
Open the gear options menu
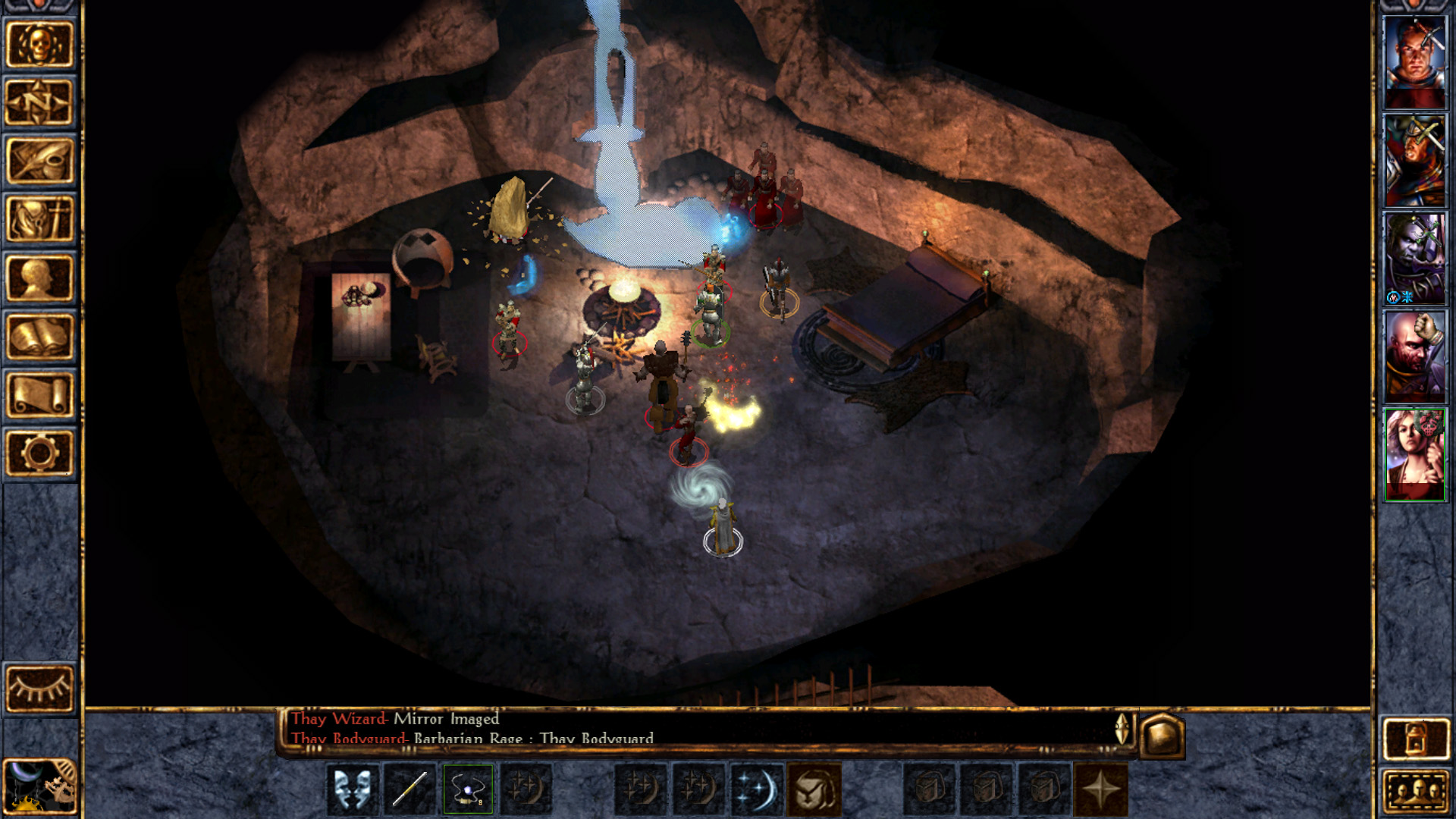39,453
